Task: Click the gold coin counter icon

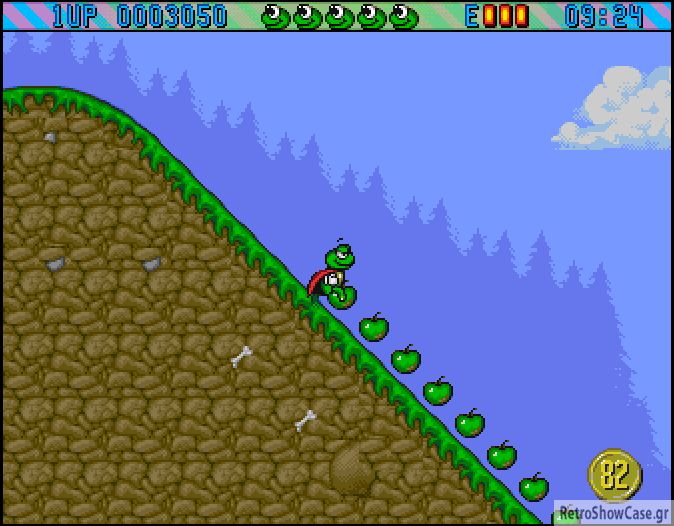Action: [x=615, y=475]
